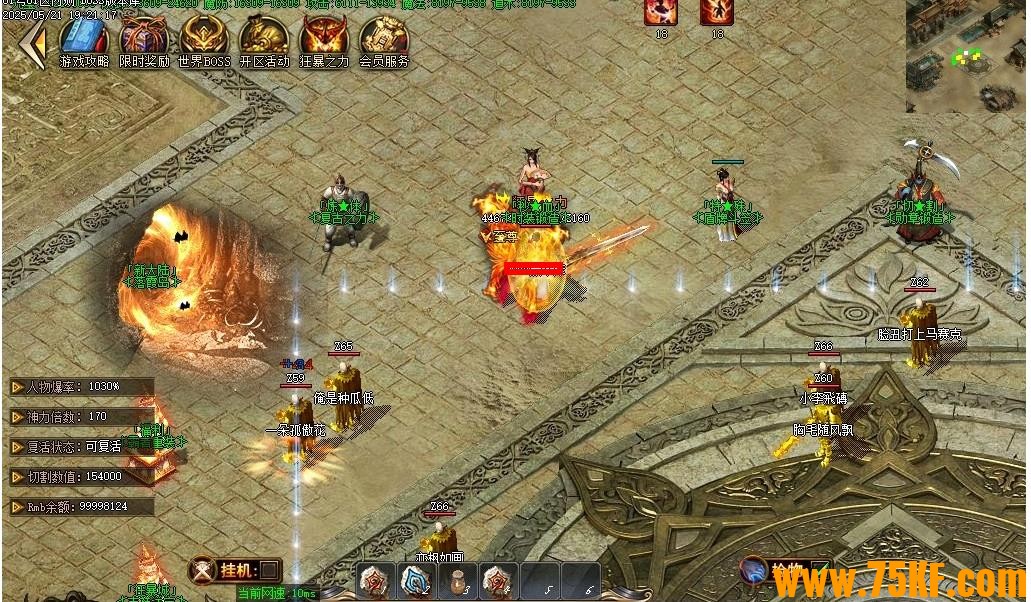Click the 切割数值 cutting value row

pos(82,477)
